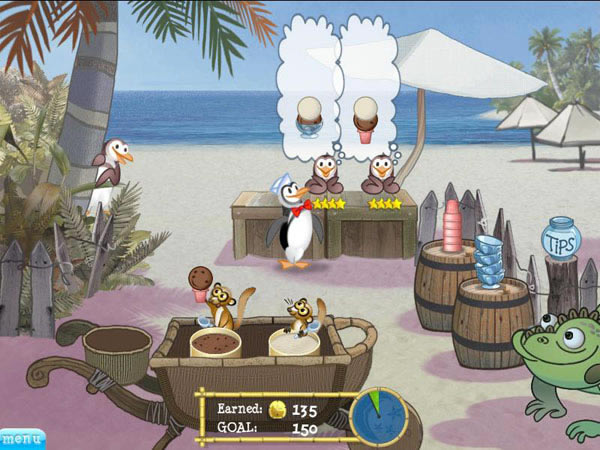Collect money from the TIPS jar
This screenshot has height=450, width=600.
click(561, 239)
